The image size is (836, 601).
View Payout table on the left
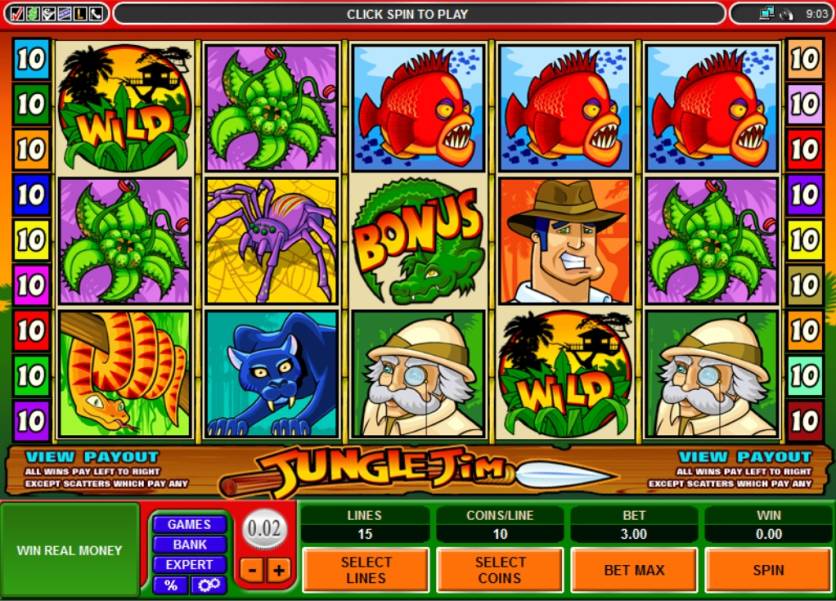(x=92, y=457)
